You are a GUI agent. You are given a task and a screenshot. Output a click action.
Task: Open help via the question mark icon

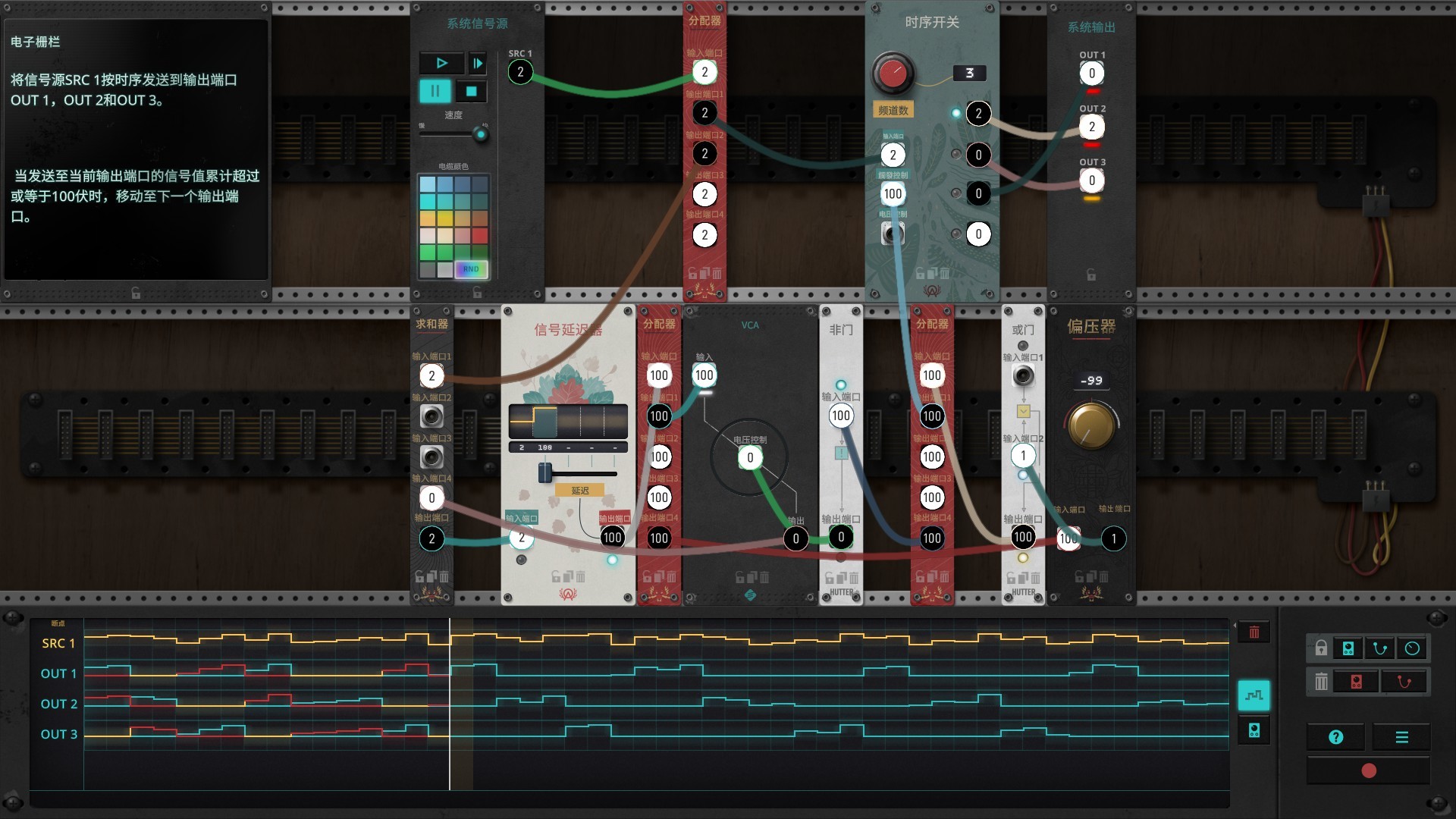1336,736
